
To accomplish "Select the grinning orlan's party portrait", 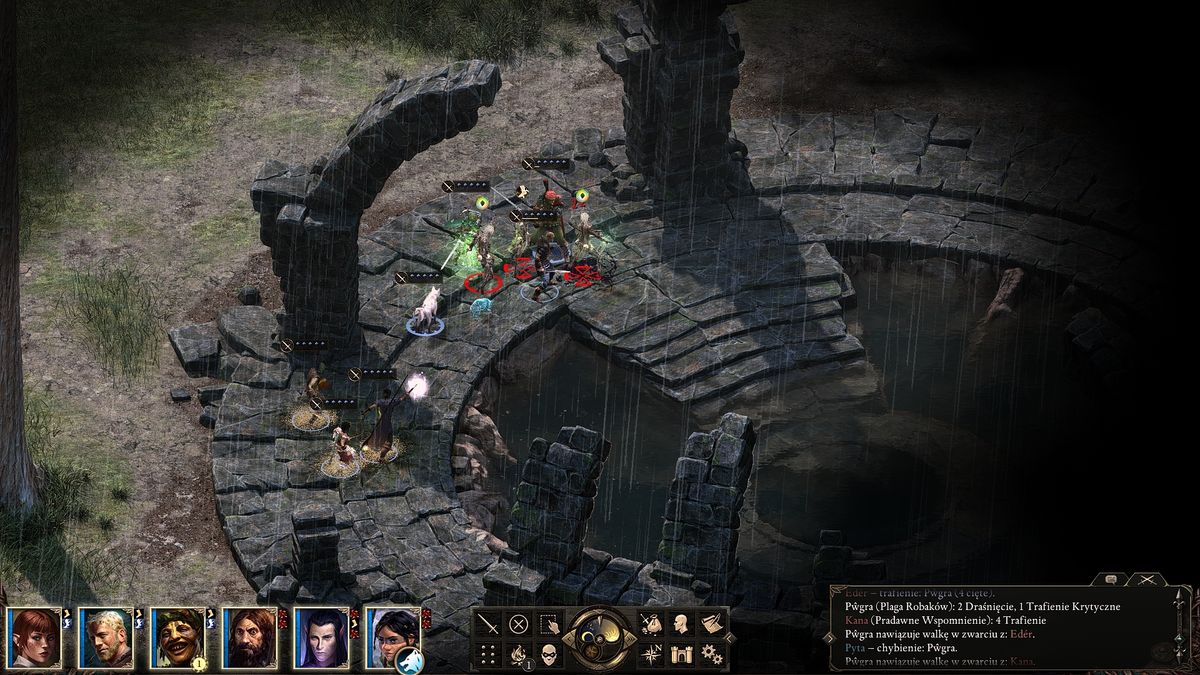I will [178, 637].
